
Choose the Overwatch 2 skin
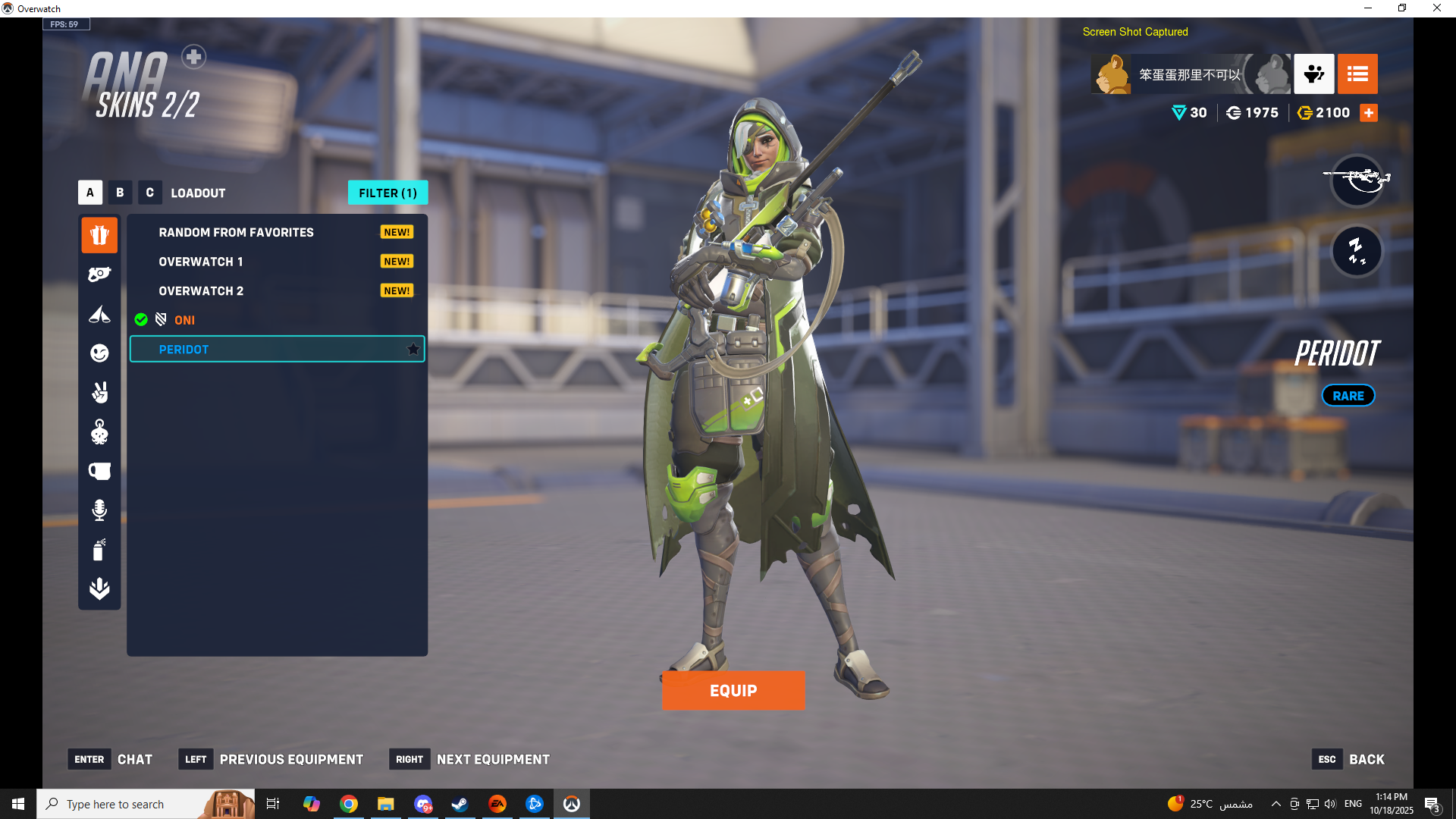201,291
